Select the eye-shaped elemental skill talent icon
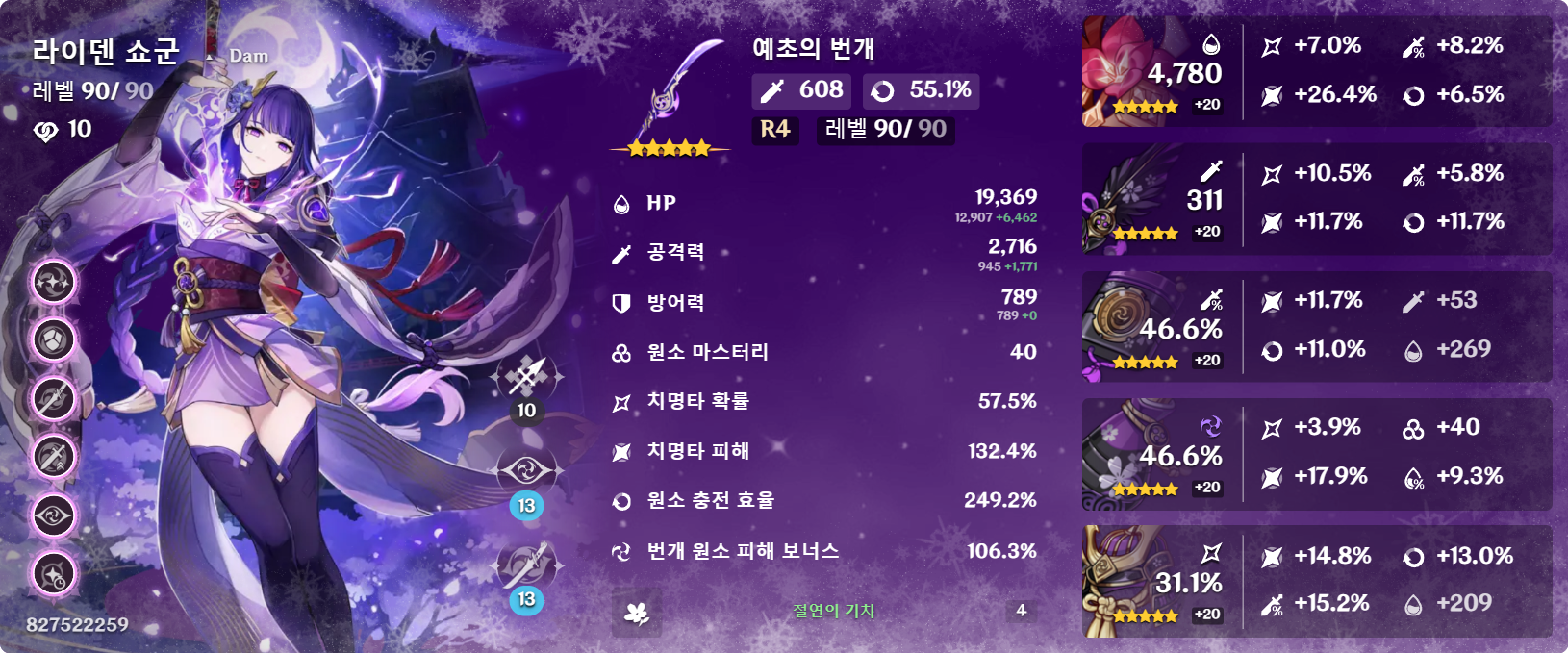This screenshot has height=653, width=1568. pyautogui.click(x=526, y=471)
